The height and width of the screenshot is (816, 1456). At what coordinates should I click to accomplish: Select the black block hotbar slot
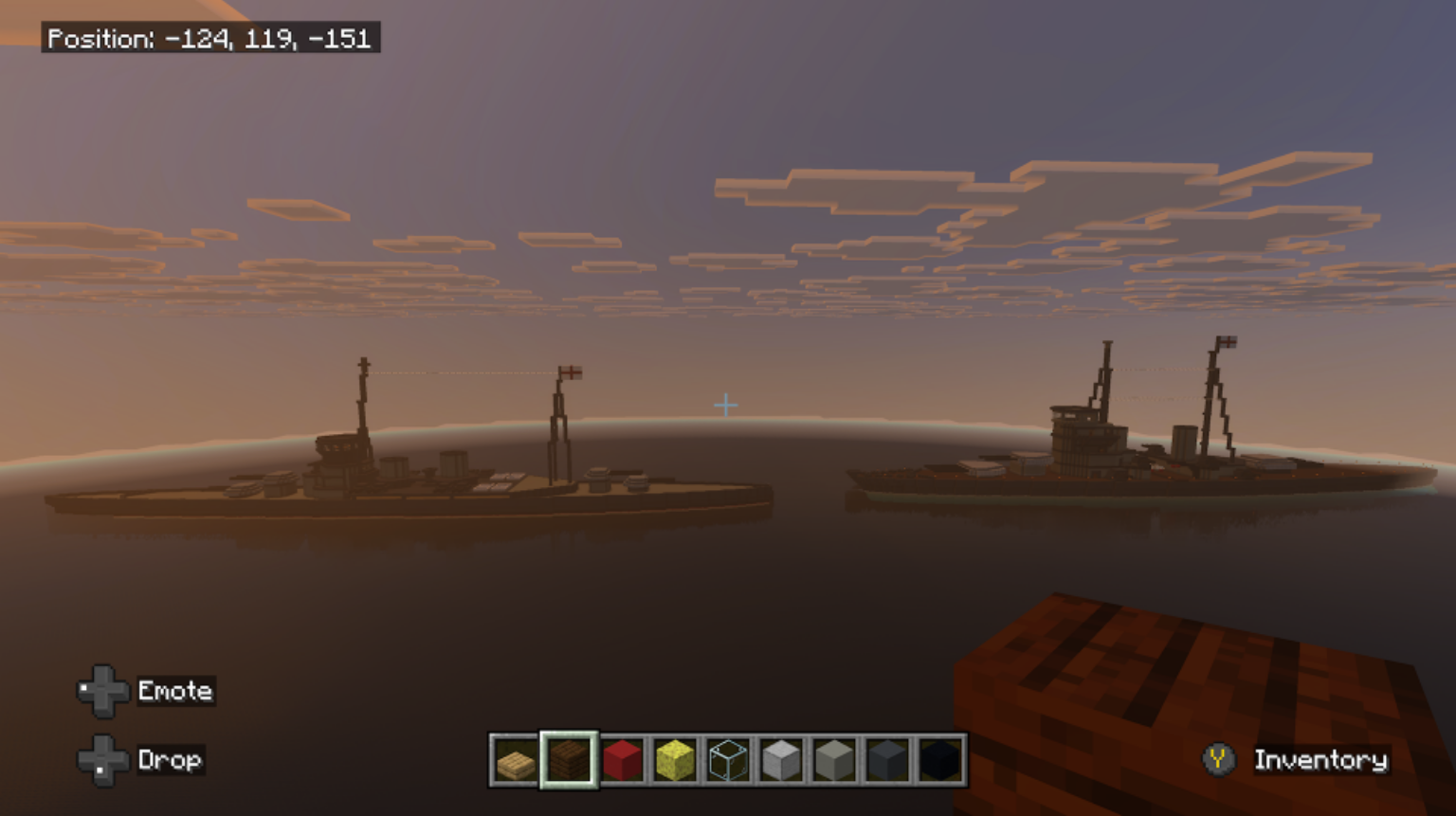tap(940, 760)
